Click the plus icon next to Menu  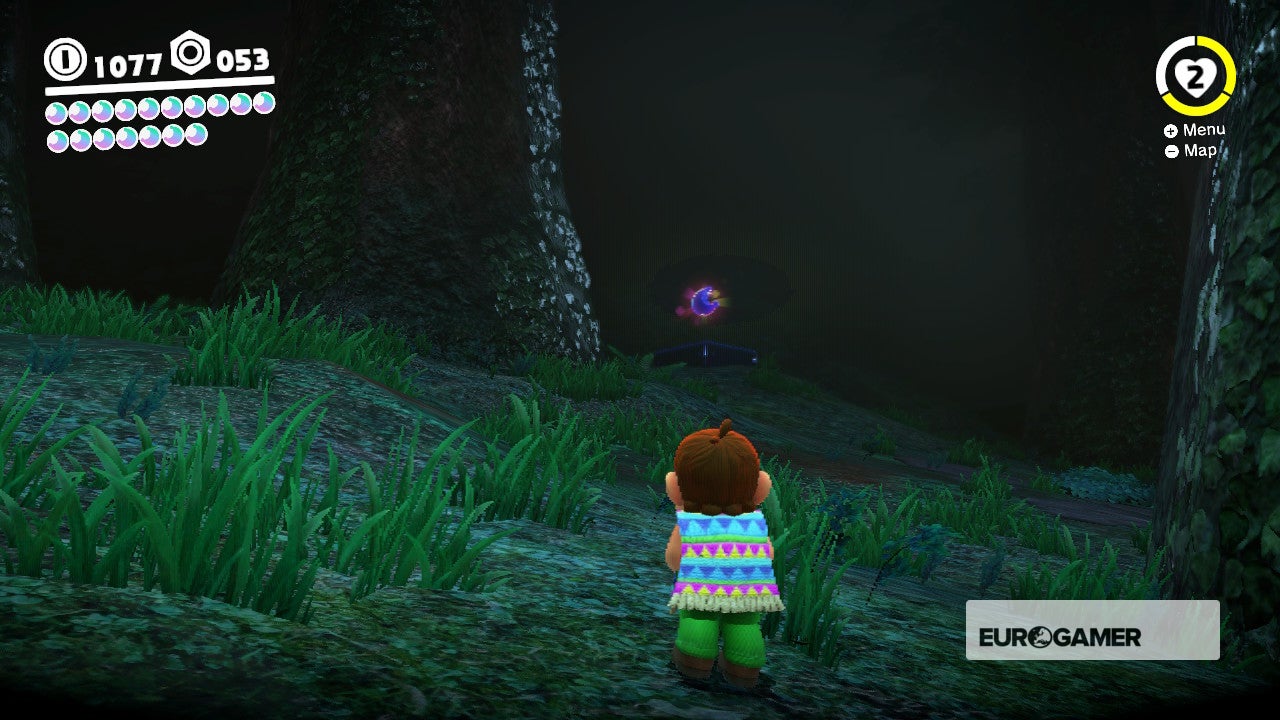[1169, 130]
